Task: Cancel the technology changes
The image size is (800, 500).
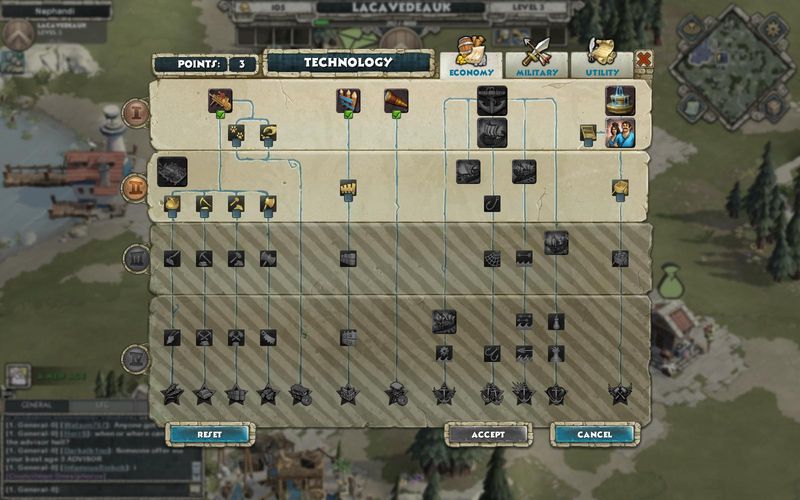Action: pyautogui.click(x=594, y=435)
